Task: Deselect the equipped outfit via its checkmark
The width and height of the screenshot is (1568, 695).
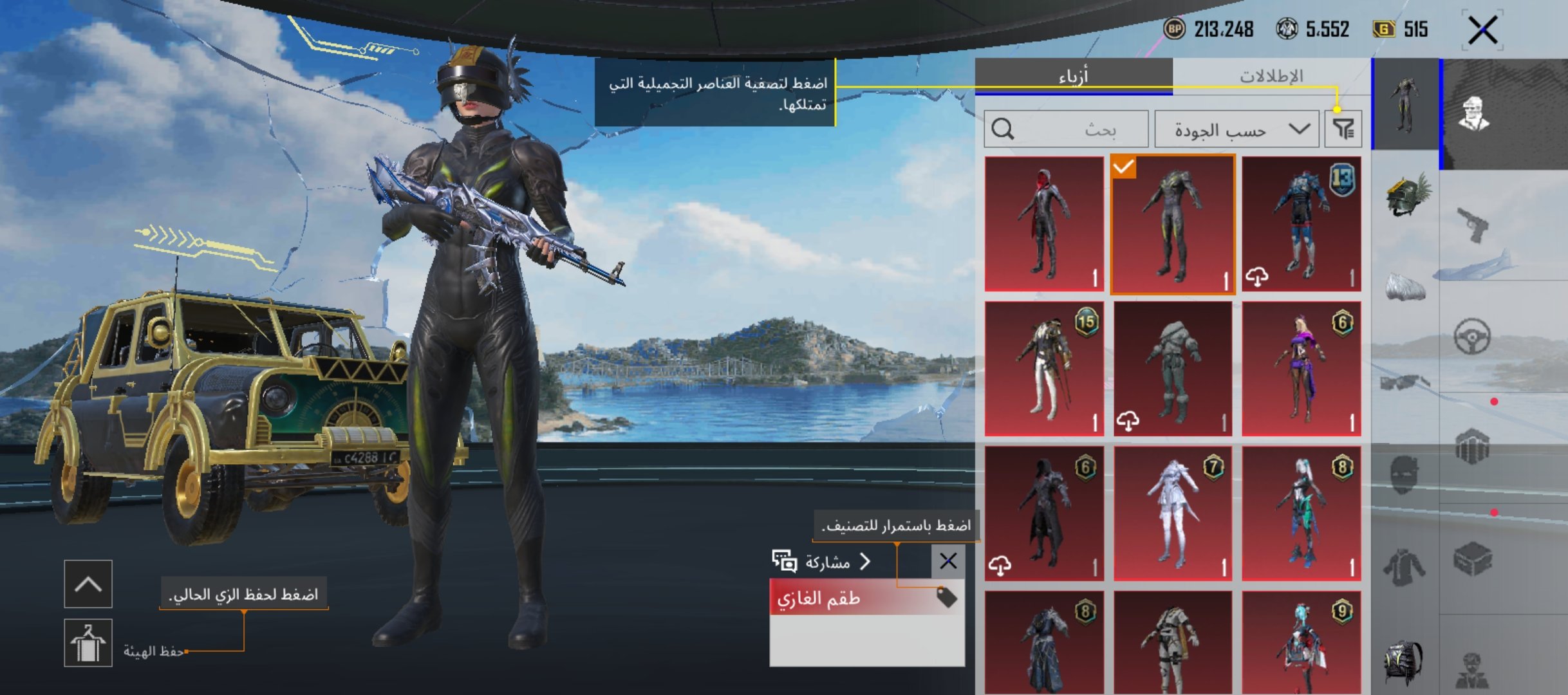Action: [x=1124, y=167]
